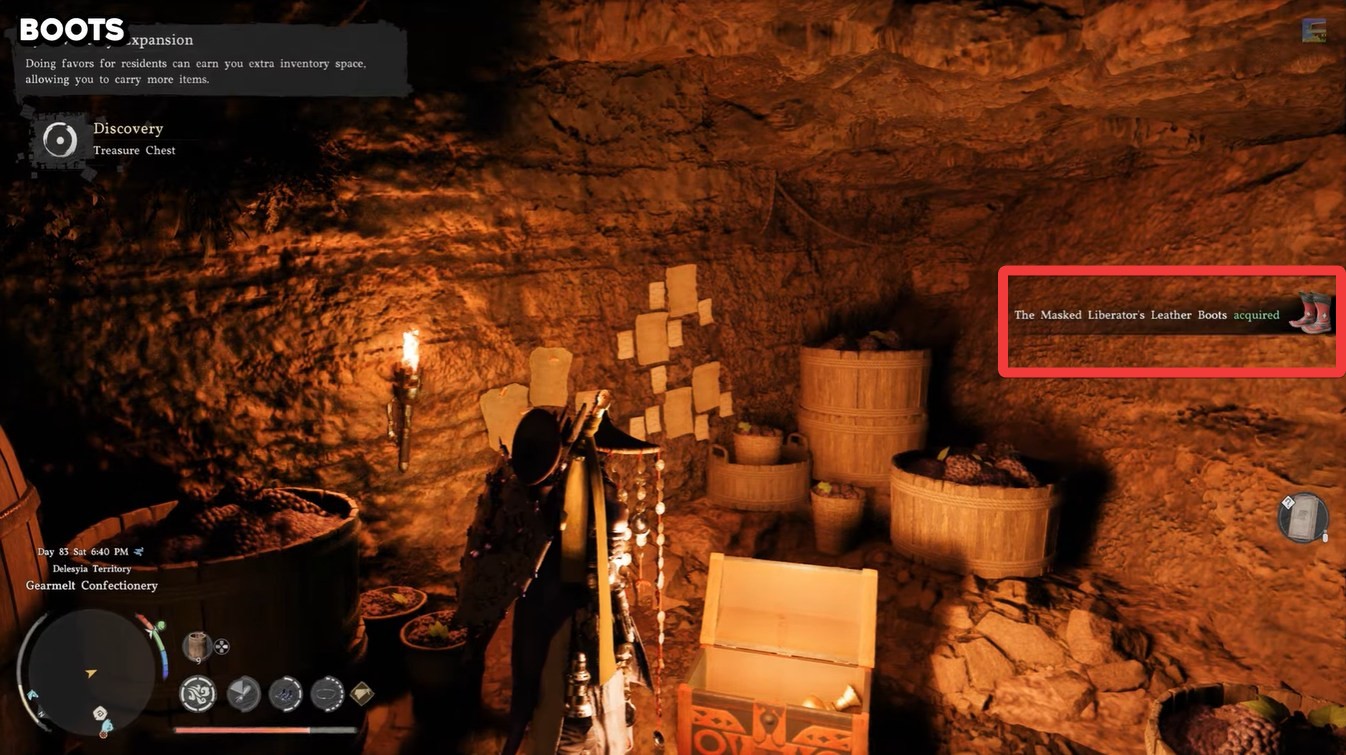This screenshot has height=755, width=1346.
Task: Activate the ring-shaped skill icon
Action: pyautogui.click(x=327, y=693)
